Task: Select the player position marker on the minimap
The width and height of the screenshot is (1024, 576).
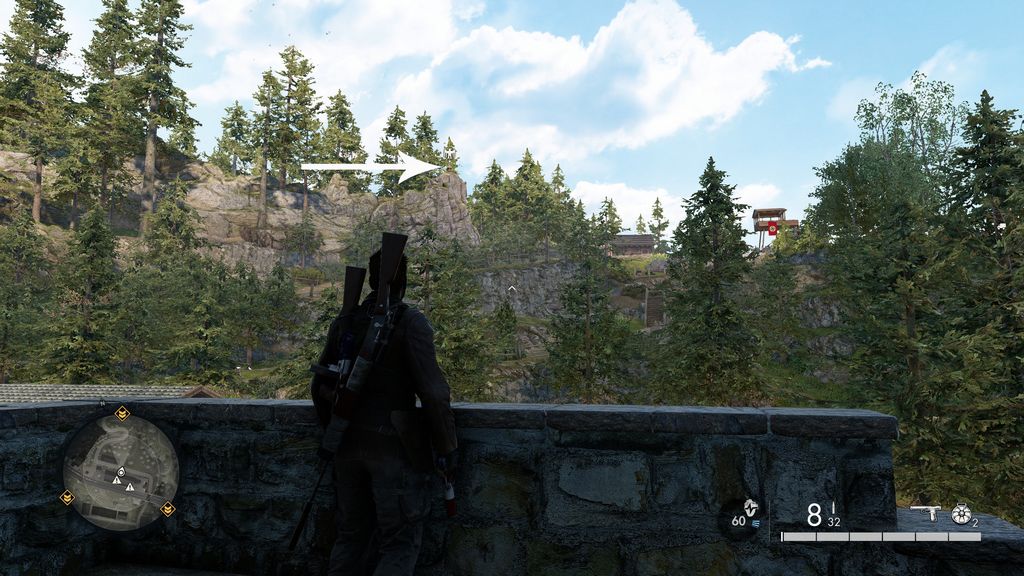Action: [x=121, y=471]
